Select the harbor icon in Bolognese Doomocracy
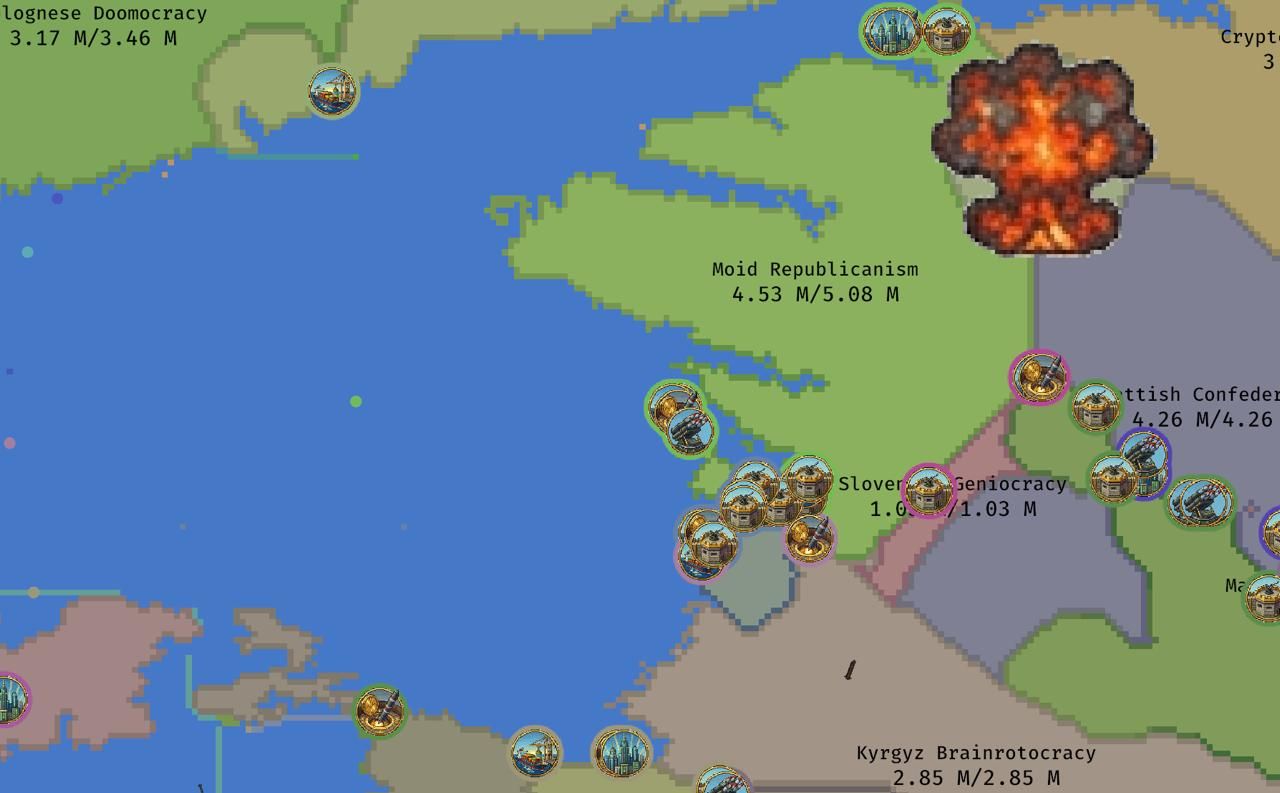The width and height of the screenshot is (1280, 793). 333,91
